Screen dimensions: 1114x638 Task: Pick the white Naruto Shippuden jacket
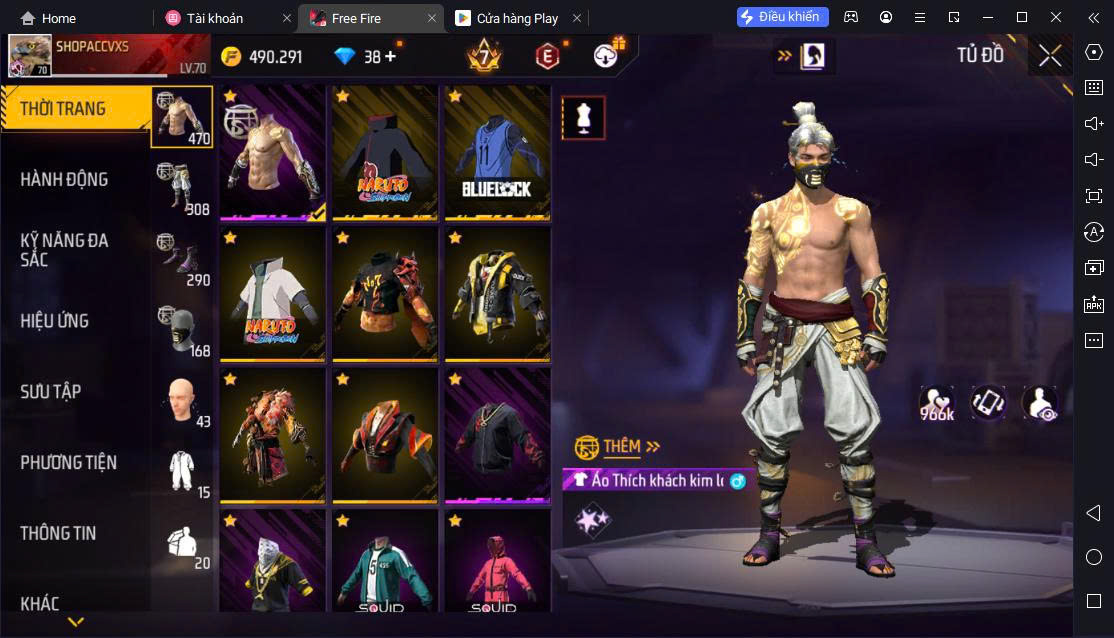click(x=273, y=294)
